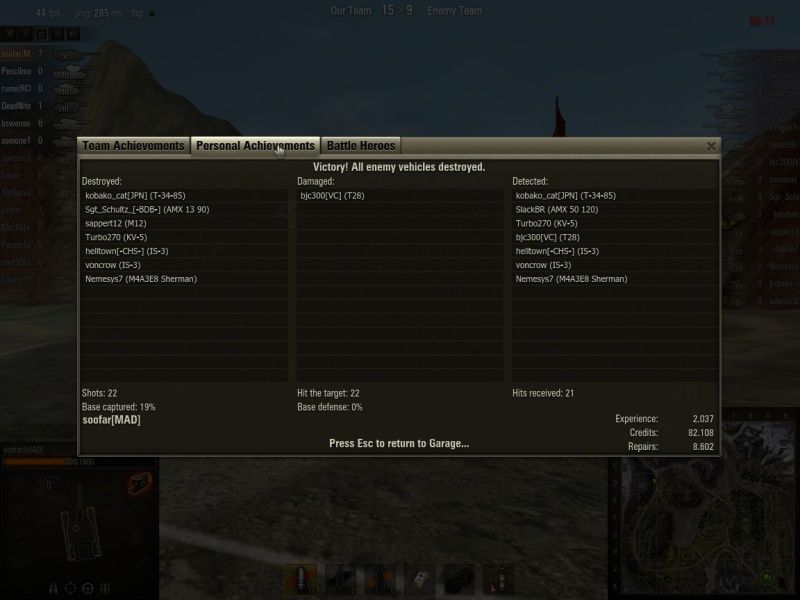Switch to the Team Achievements tab
Image resolution: width=800 pixels, height=600 pixels.
(133, 146)
